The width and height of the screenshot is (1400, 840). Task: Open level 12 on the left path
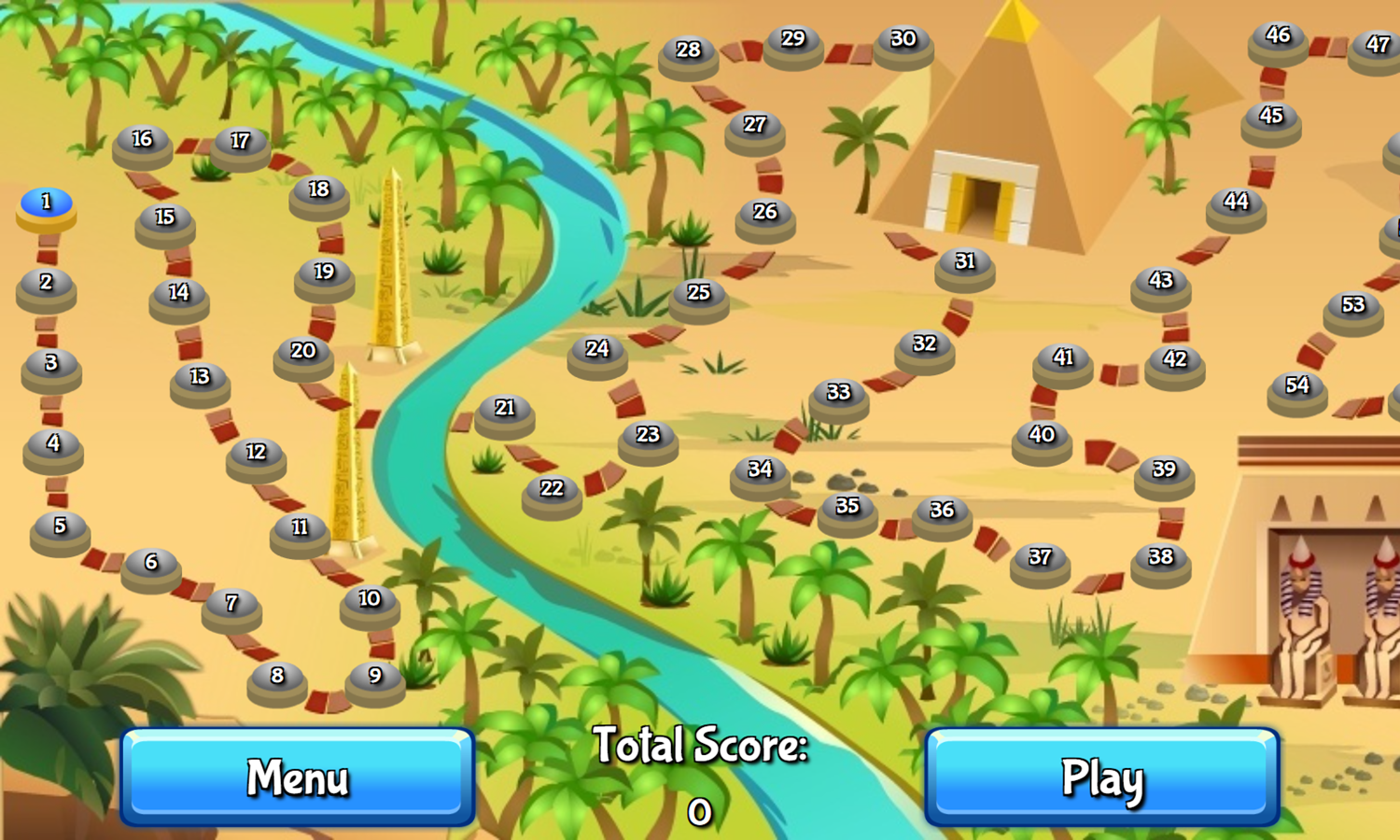pyautogui.click(x=254, y=453)
